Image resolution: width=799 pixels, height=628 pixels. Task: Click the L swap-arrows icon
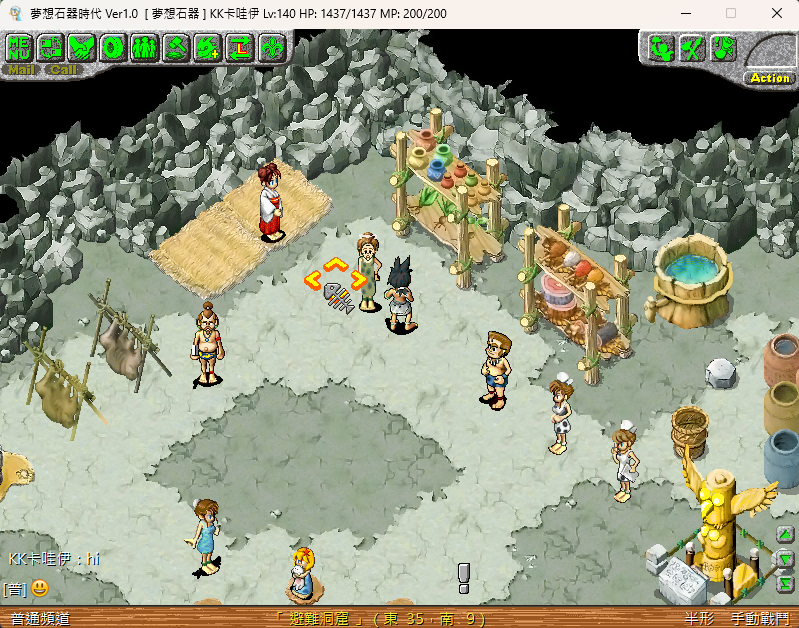(239, 46)
